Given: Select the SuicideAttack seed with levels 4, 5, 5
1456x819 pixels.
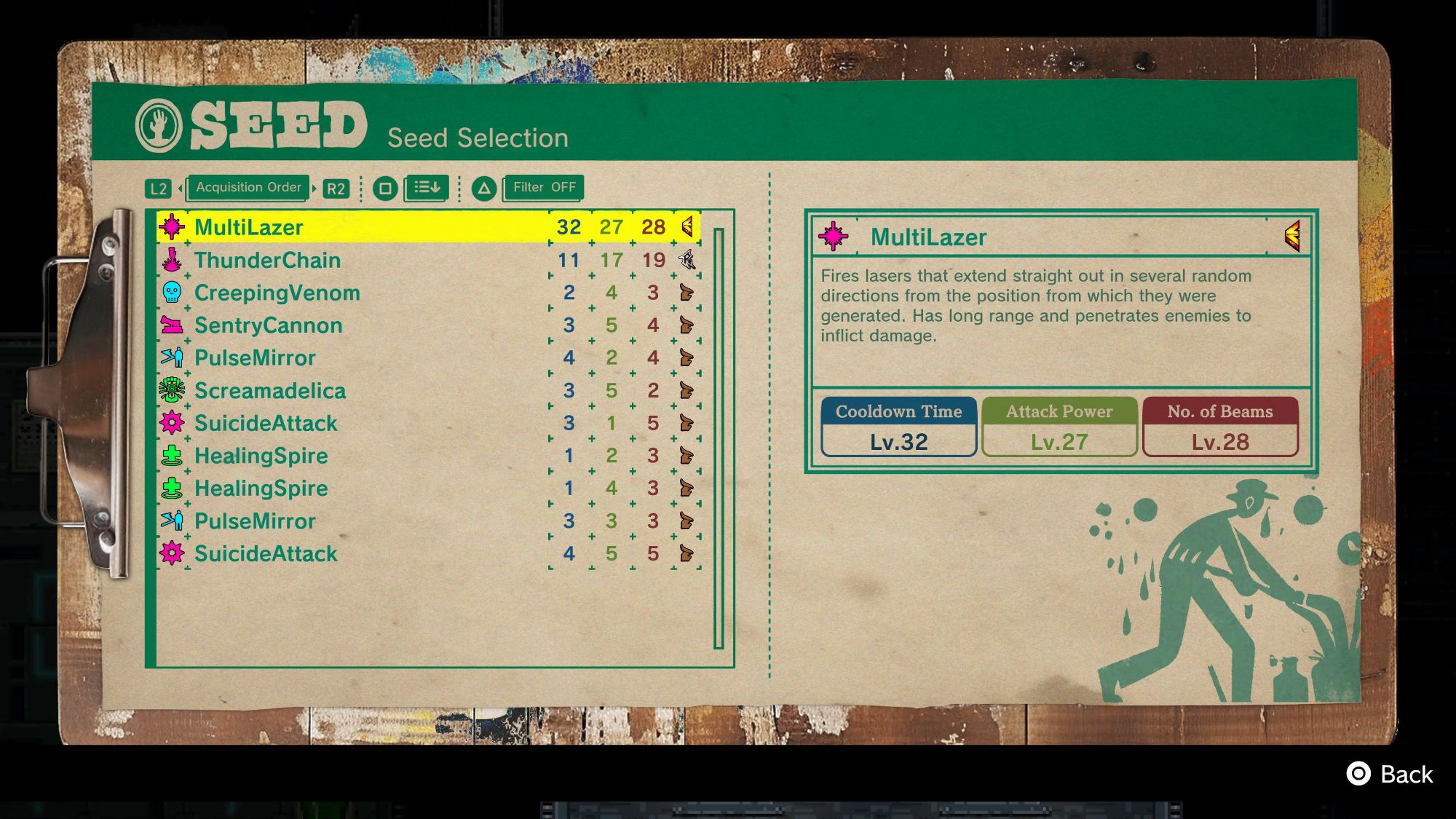Looking at the screenshot, I should 428,554.
